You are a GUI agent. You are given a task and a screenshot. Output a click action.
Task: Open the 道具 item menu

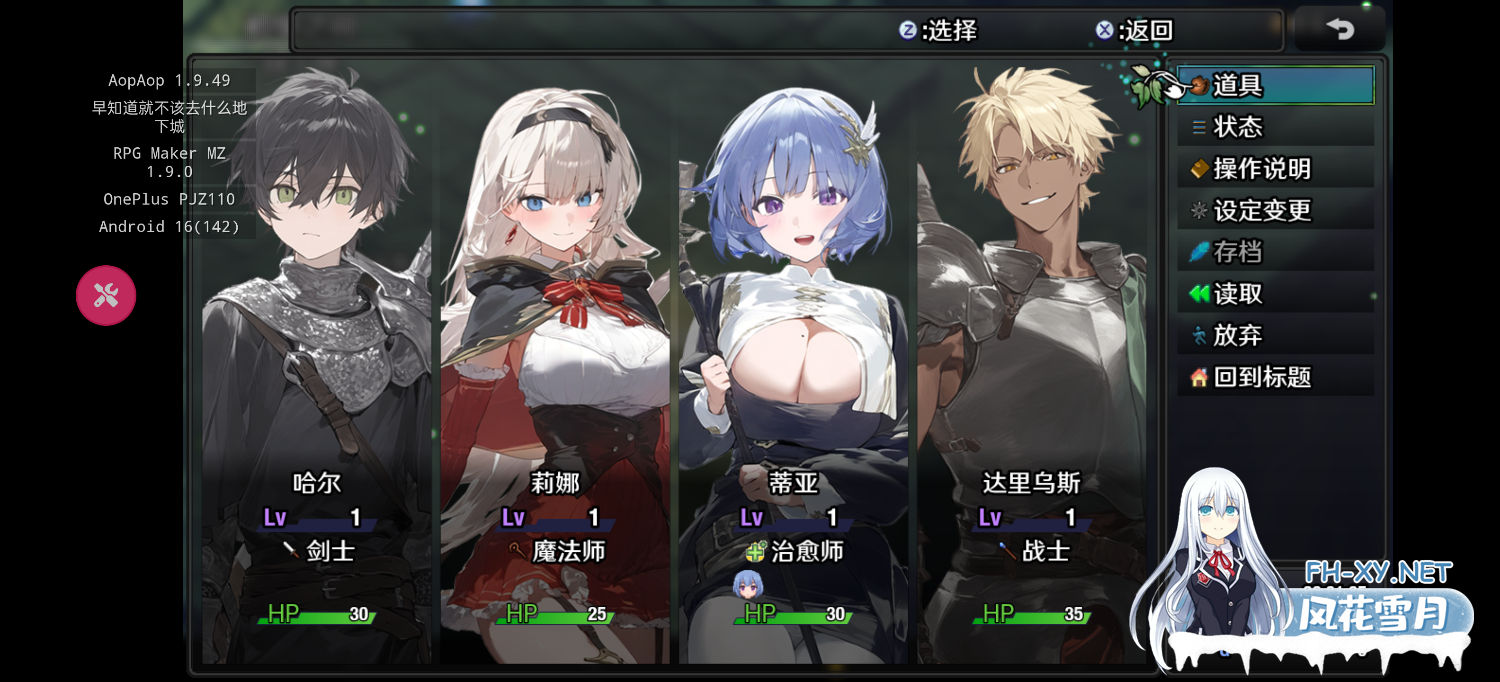1275,86
